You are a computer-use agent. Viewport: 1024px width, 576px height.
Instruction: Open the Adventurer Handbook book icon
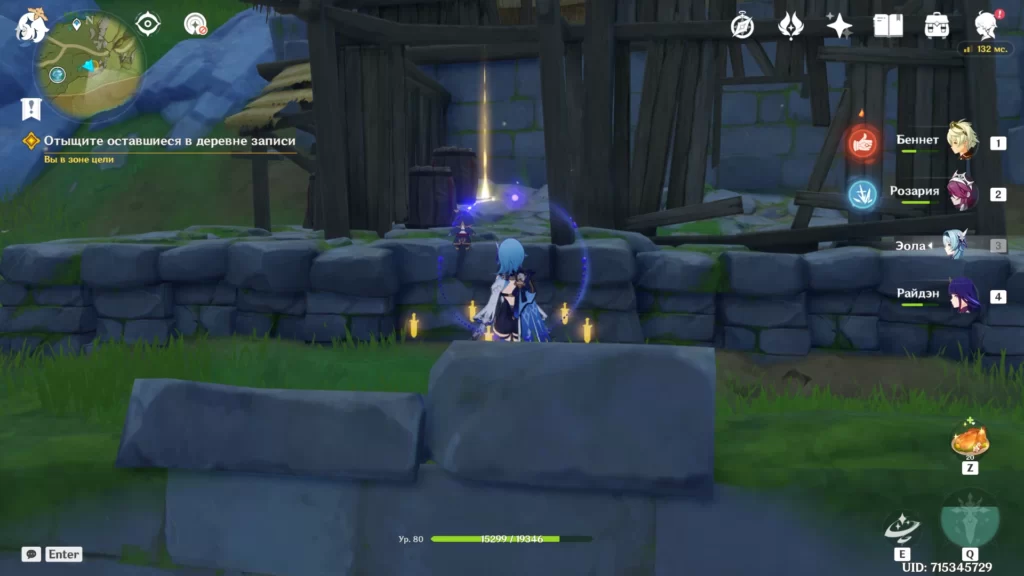[x=888, y=25]
